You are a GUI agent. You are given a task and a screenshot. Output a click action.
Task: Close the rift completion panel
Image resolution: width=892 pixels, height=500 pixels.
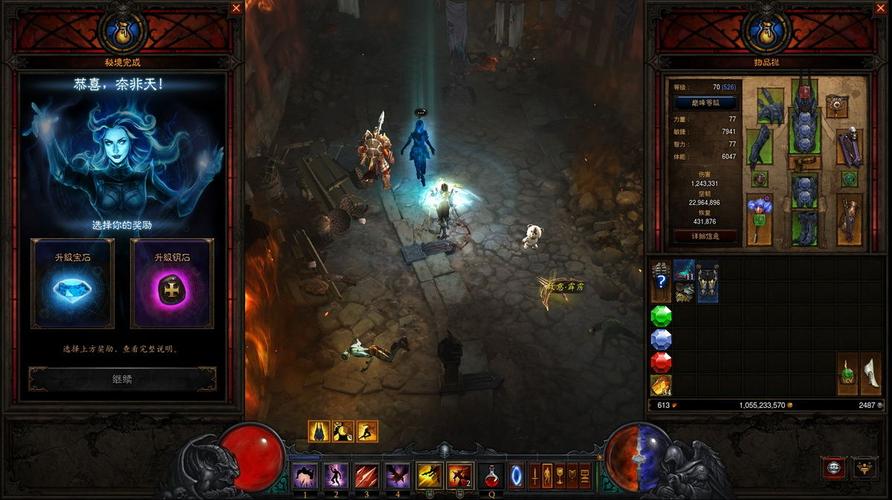coord(236,8)
